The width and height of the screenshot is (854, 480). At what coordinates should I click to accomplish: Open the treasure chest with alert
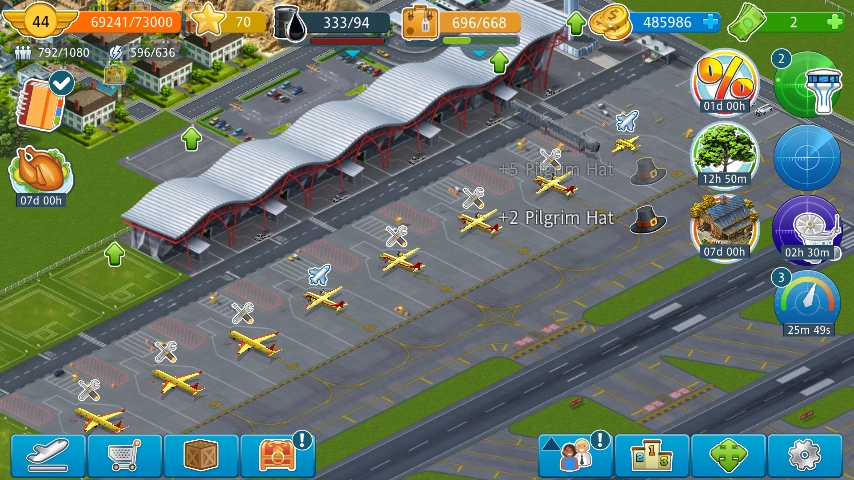click(278, 455)
